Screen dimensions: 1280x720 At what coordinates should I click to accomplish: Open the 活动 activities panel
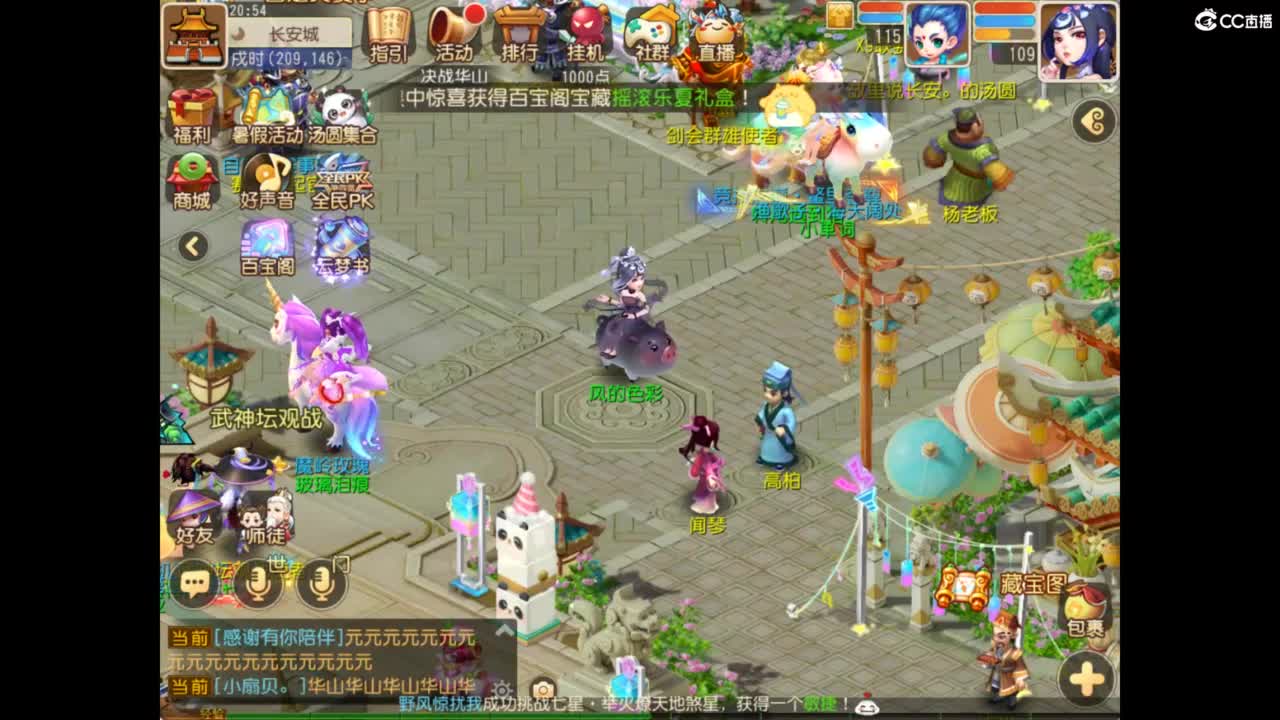tap(452, 33)
